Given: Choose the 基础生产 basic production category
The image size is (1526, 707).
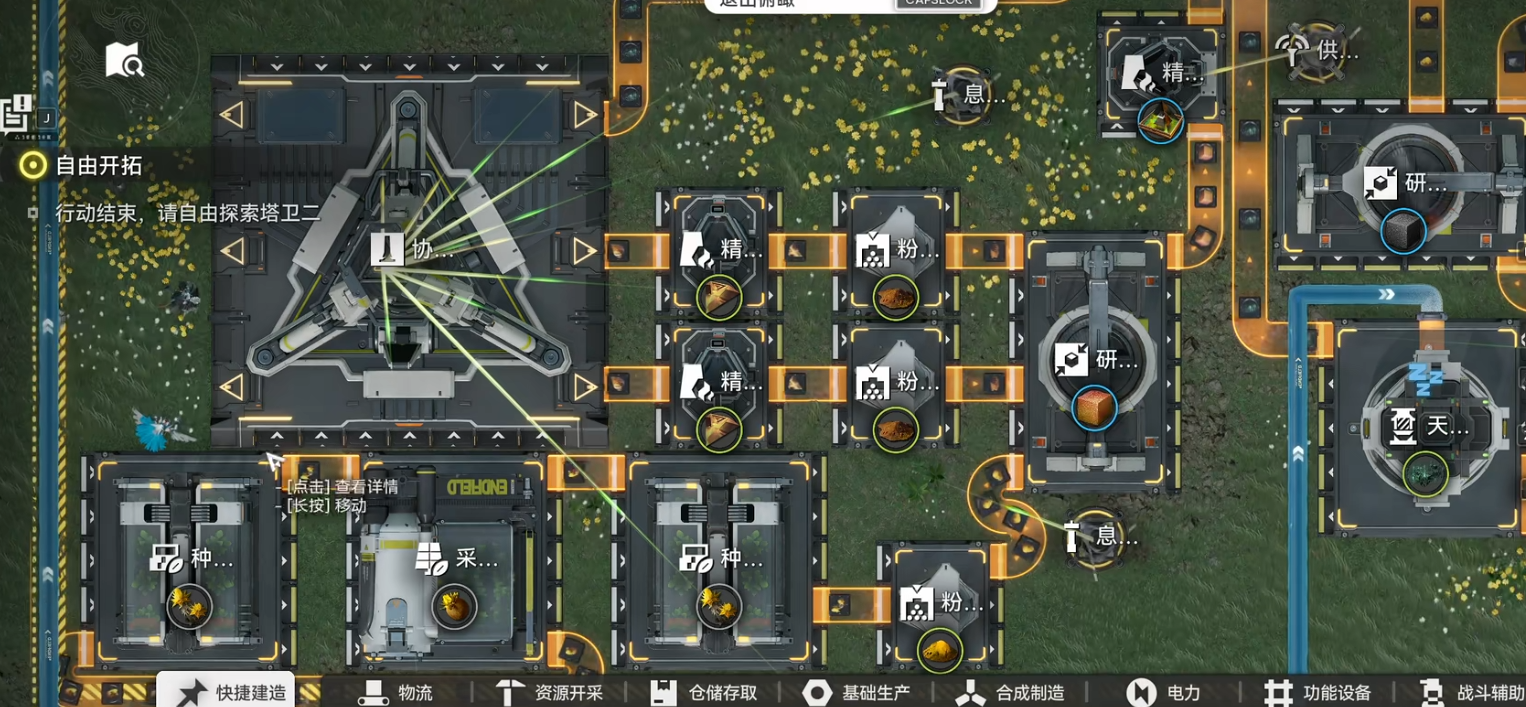Looking at the screenshot, I should [858, 692].
